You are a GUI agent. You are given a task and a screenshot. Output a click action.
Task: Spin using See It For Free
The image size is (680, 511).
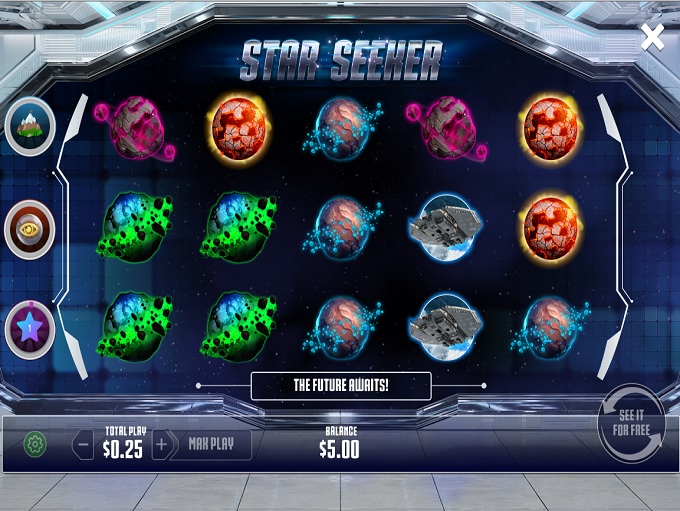coord(631,423)
